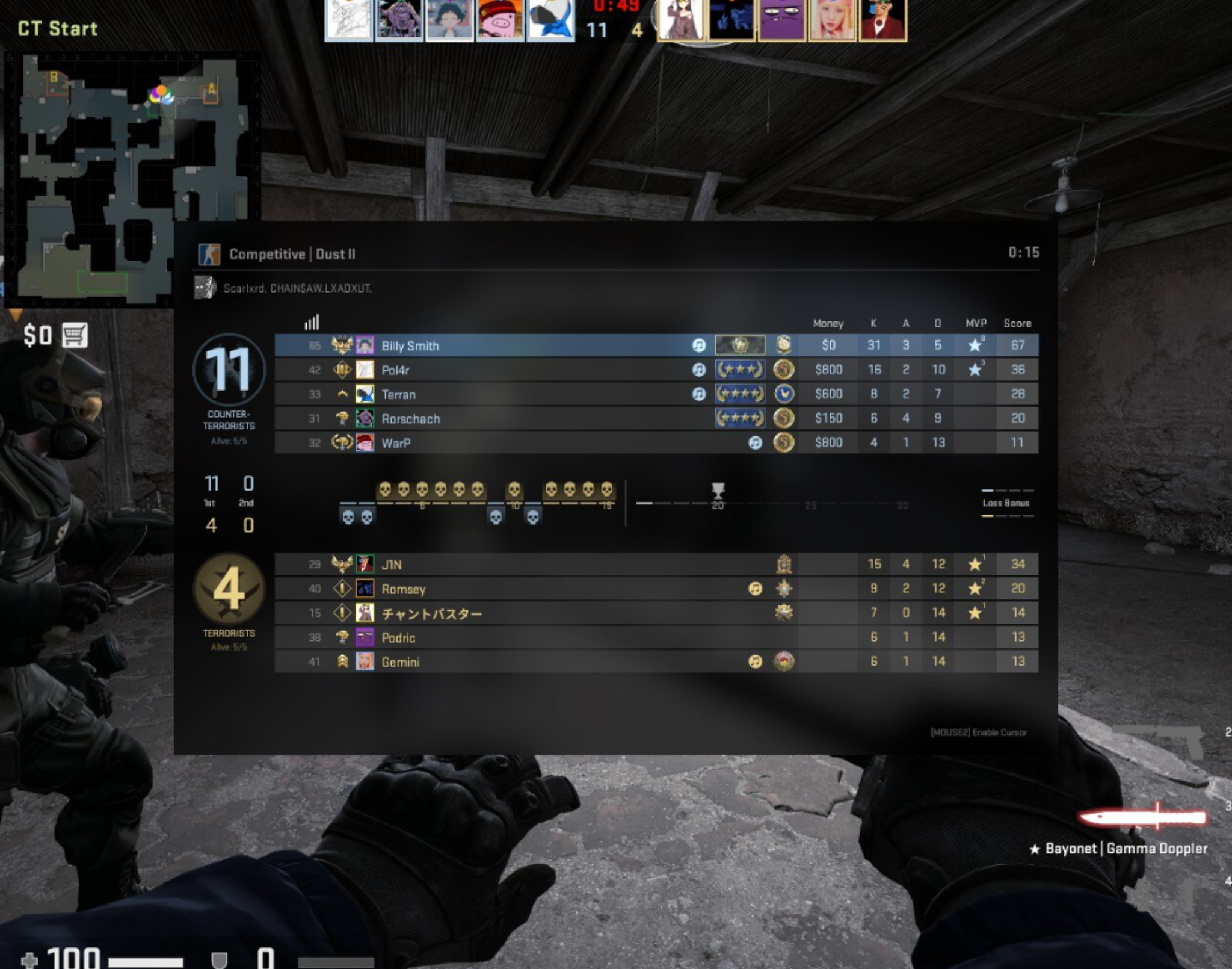The image size is (1232, 969).
Task: Toggle Pol4r's music kit playback
Action: (x=698, y=370)
